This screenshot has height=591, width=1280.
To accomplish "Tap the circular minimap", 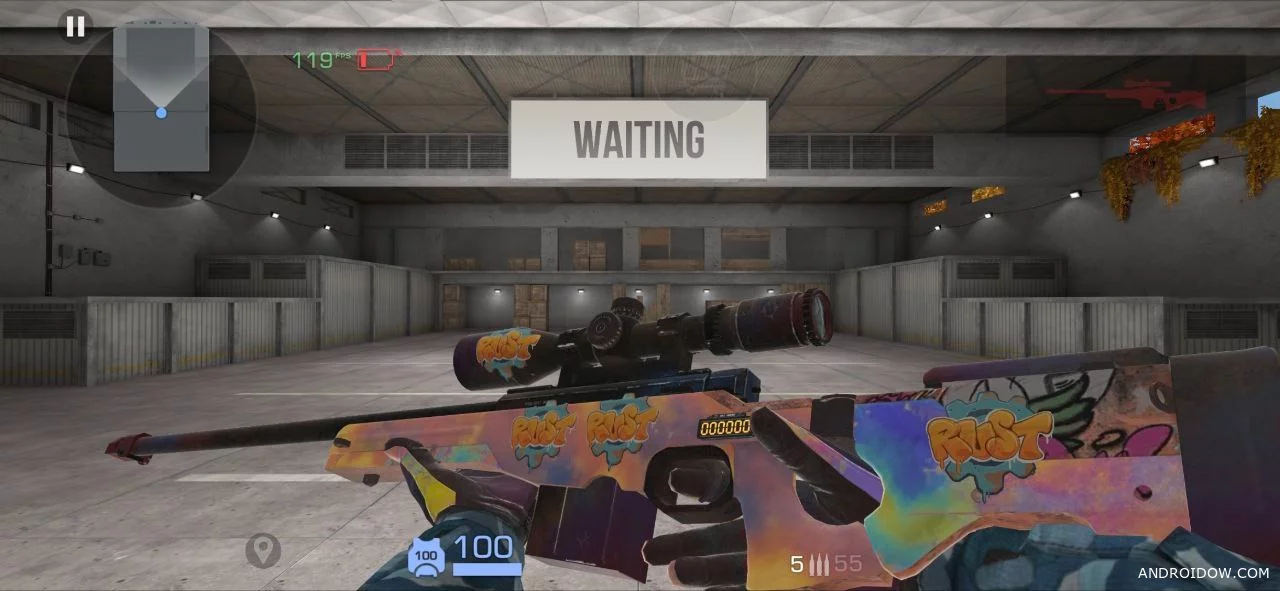I will pos(161,112).
